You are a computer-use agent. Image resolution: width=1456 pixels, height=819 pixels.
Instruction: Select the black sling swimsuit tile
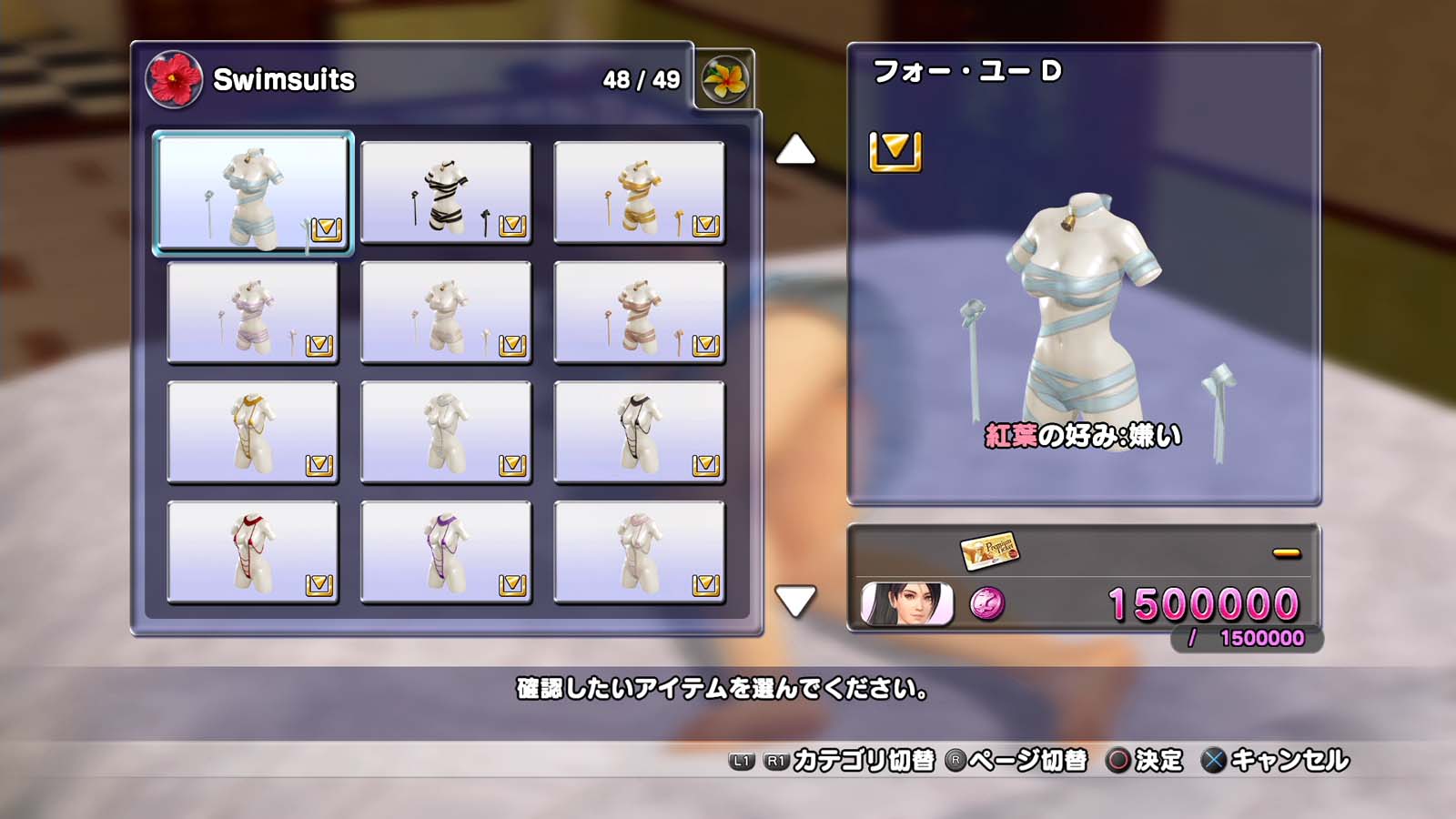click(x=639, y=433)
